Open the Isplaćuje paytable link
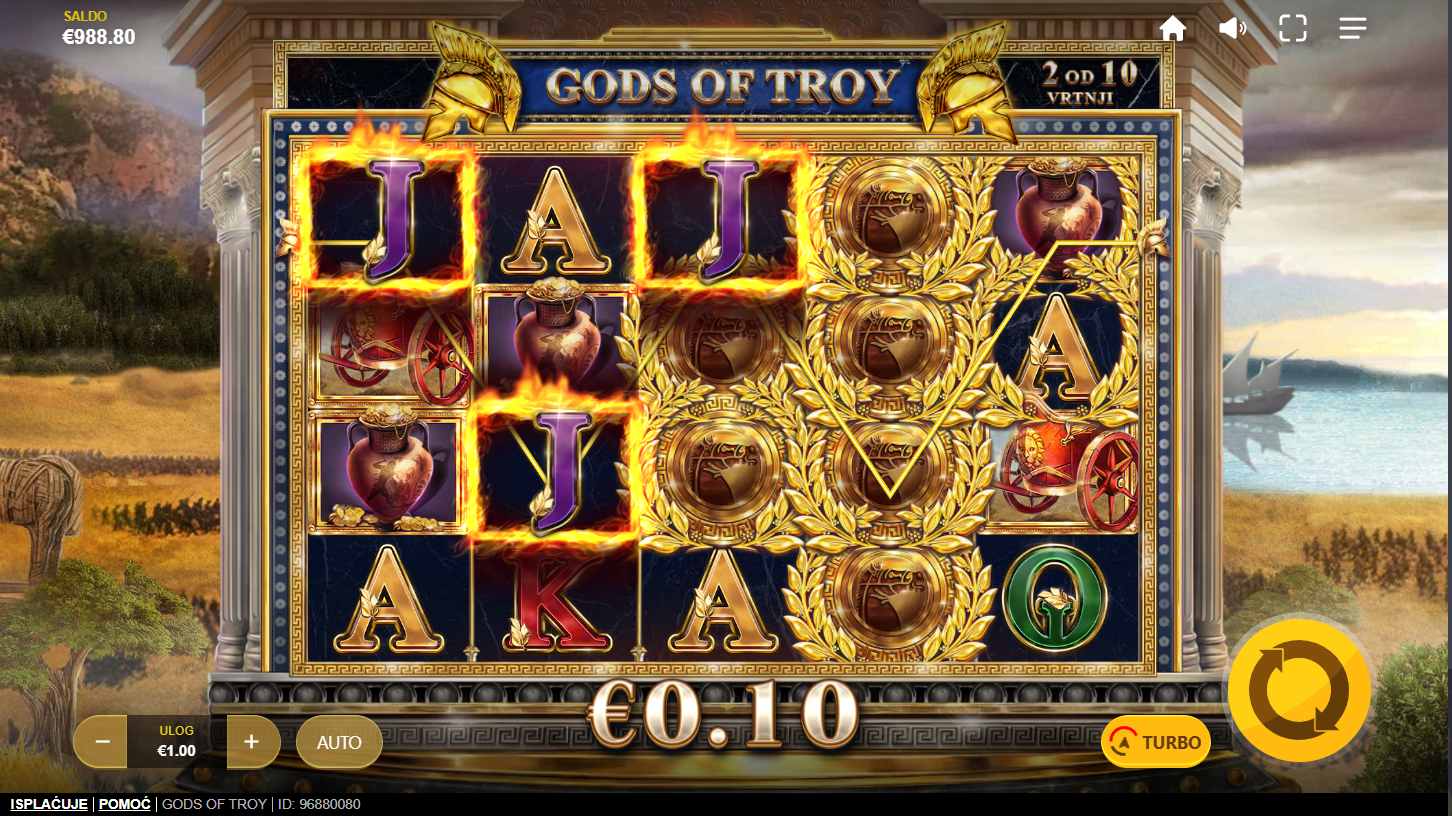Screen dimensions: 1452x816 48,804
